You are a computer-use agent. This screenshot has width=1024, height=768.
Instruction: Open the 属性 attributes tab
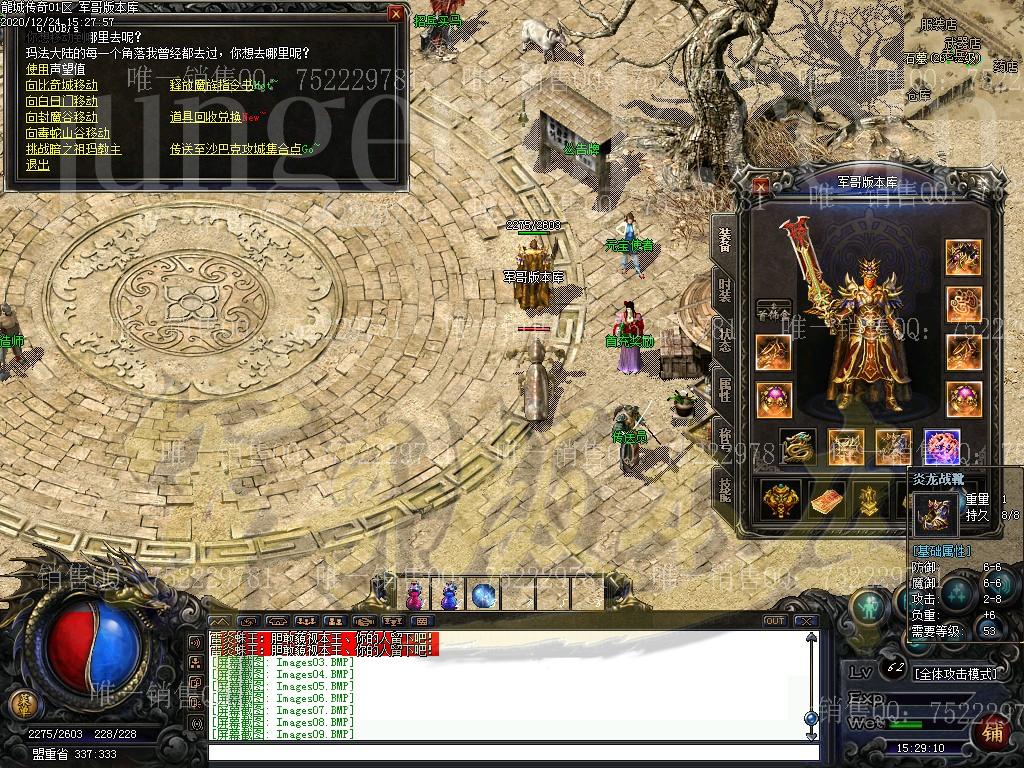724,388
